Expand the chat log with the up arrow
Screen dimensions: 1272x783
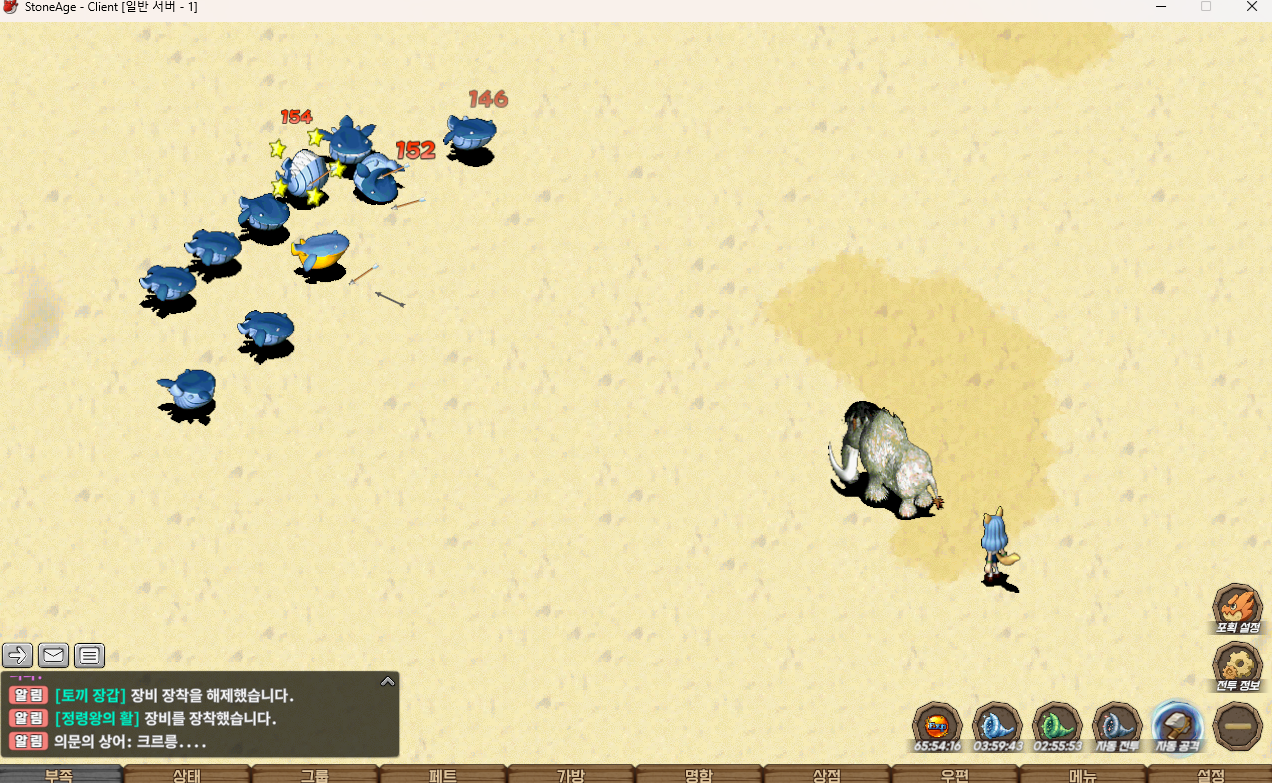tap(388, 682)
